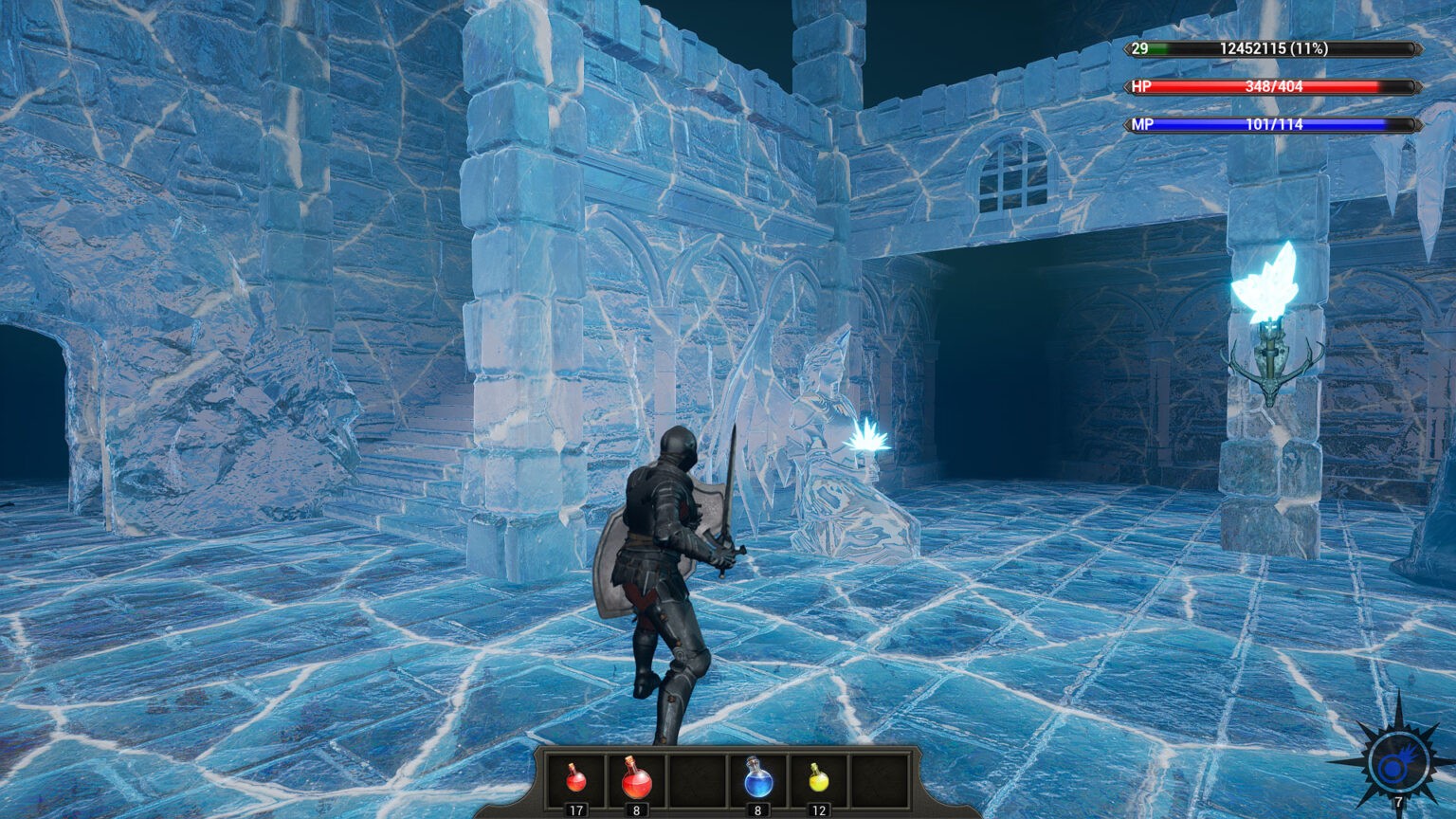Use the yellow potion in the hotbar
The image size is (1456, 819).
click(819, 779)
